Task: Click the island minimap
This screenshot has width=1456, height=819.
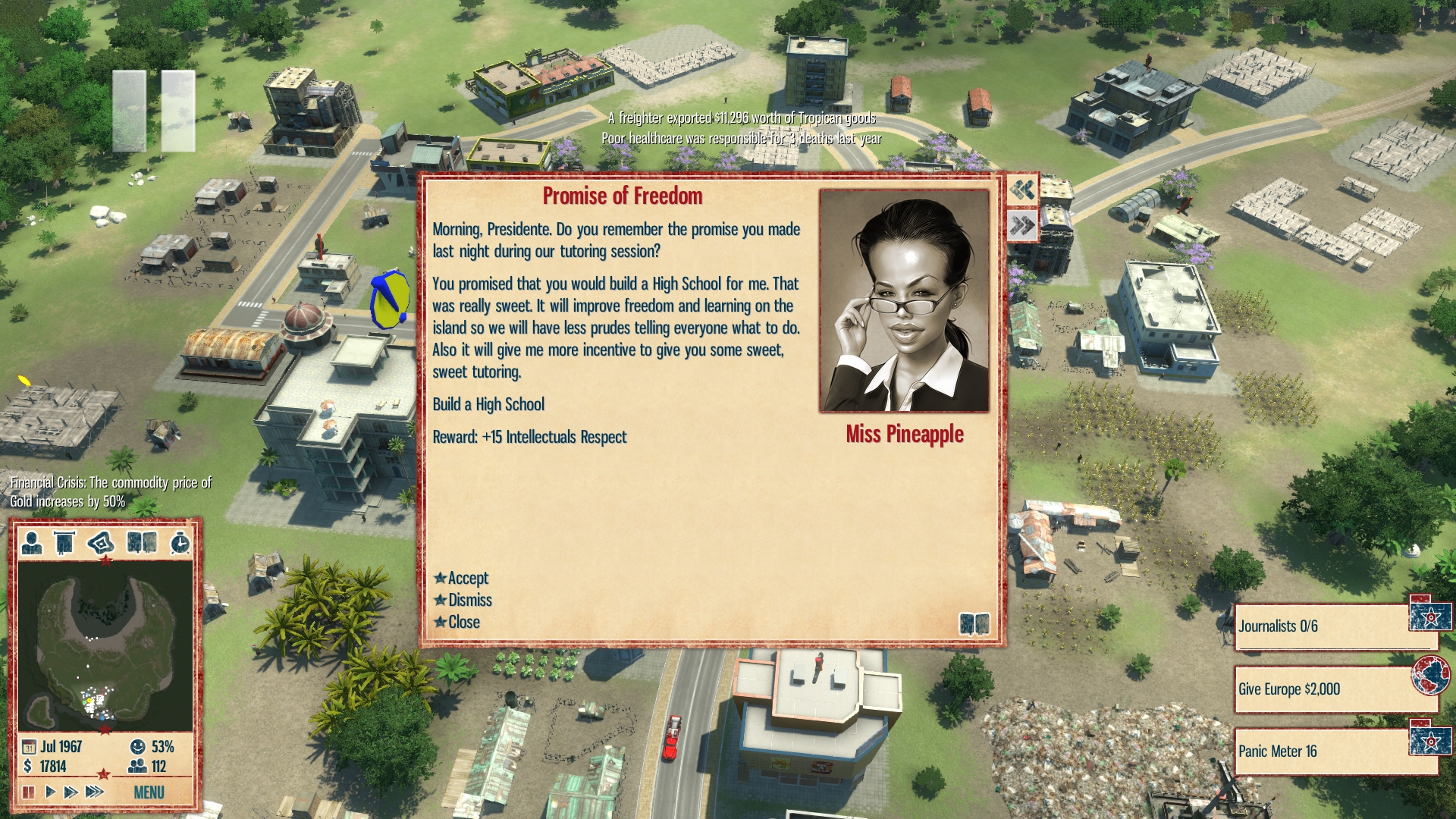Action: pyautogui.click(x=105, y=645)
